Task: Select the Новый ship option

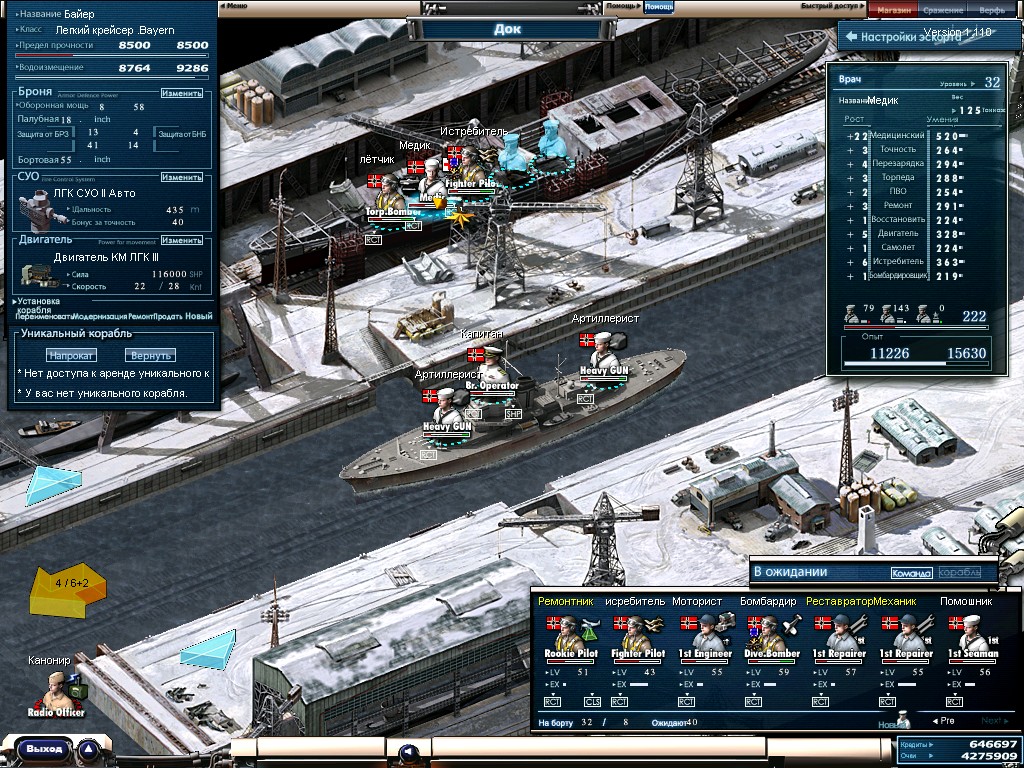Action: 199,316
